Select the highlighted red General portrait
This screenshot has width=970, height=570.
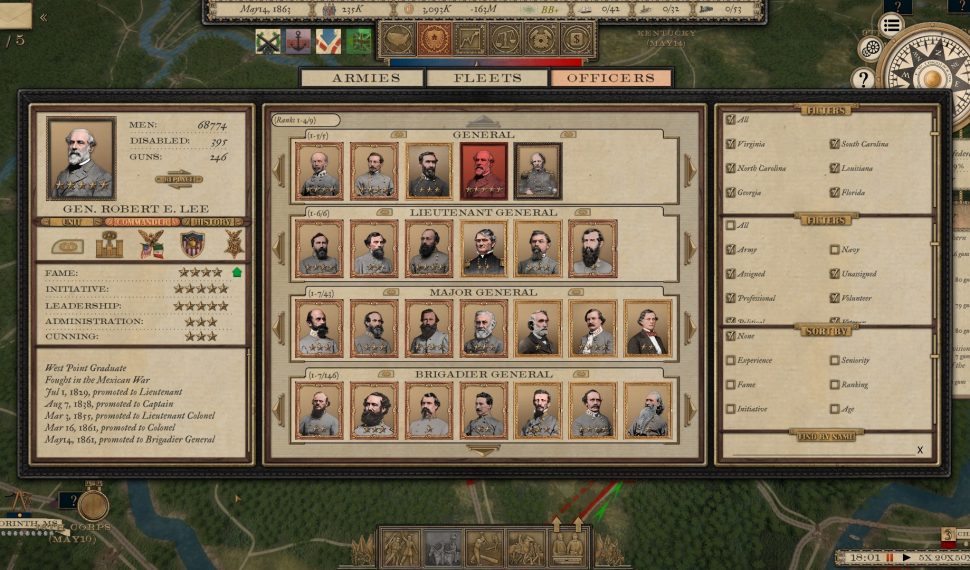click(x=484, y=171)
